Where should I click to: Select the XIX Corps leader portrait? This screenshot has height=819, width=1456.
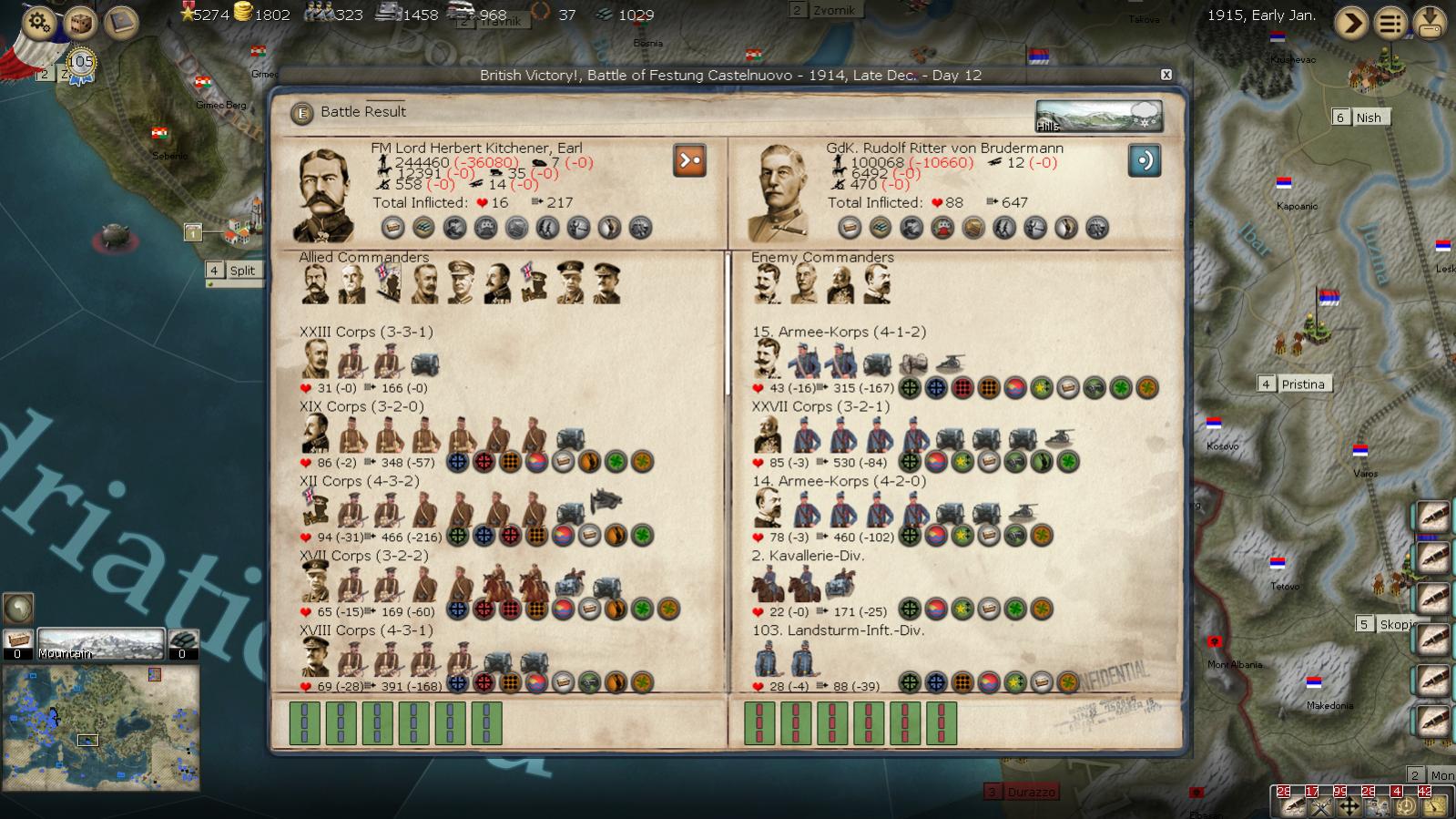pos(316,434)
